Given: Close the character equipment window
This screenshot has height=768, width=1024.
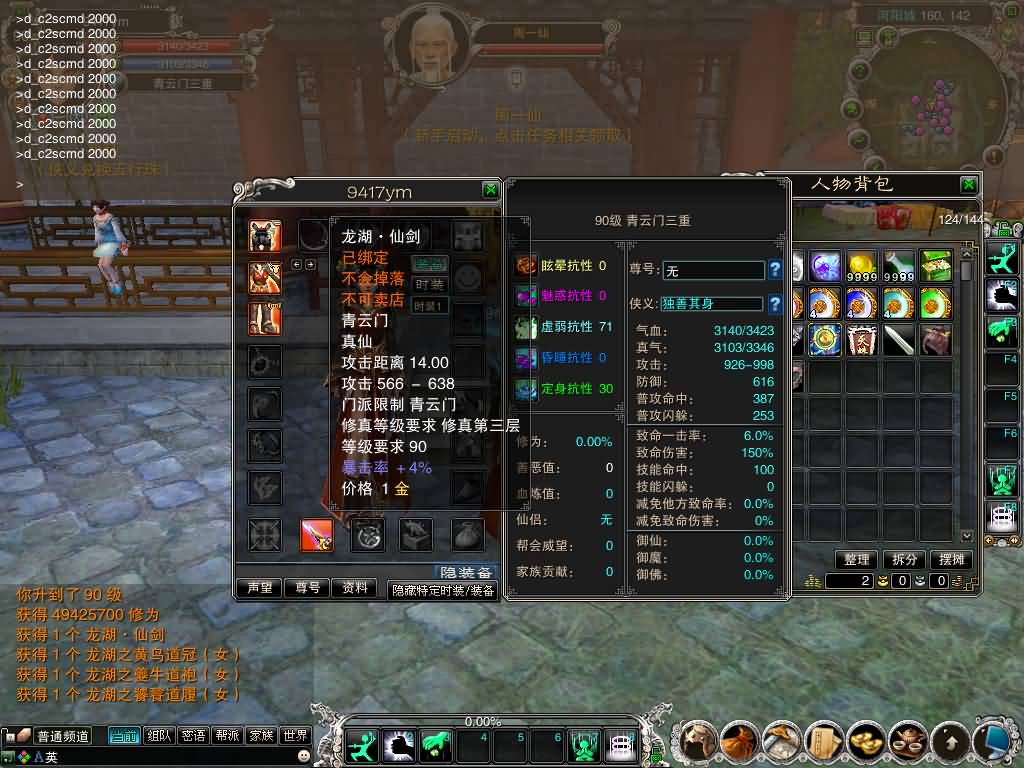Looking at the screenshot, I should tap(490, 190).
